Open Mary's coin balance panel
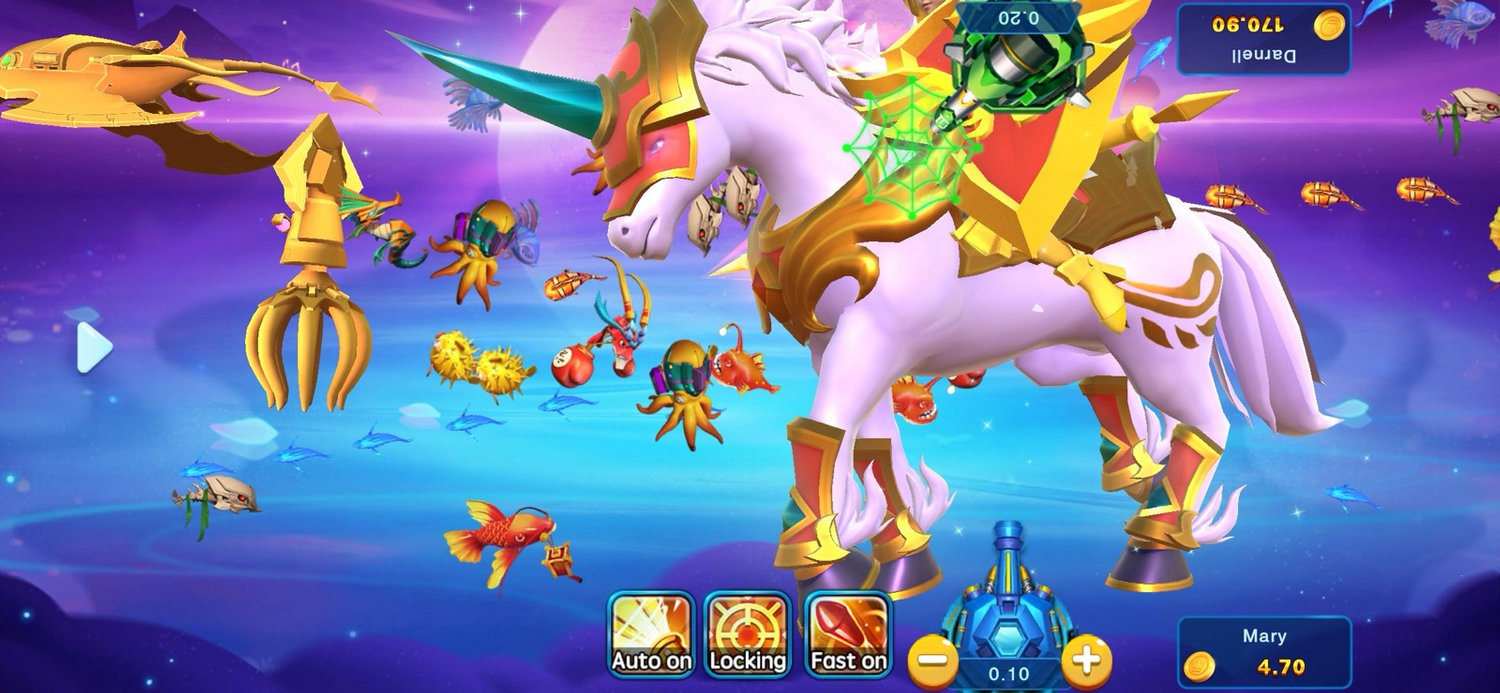 (1263, 652)
